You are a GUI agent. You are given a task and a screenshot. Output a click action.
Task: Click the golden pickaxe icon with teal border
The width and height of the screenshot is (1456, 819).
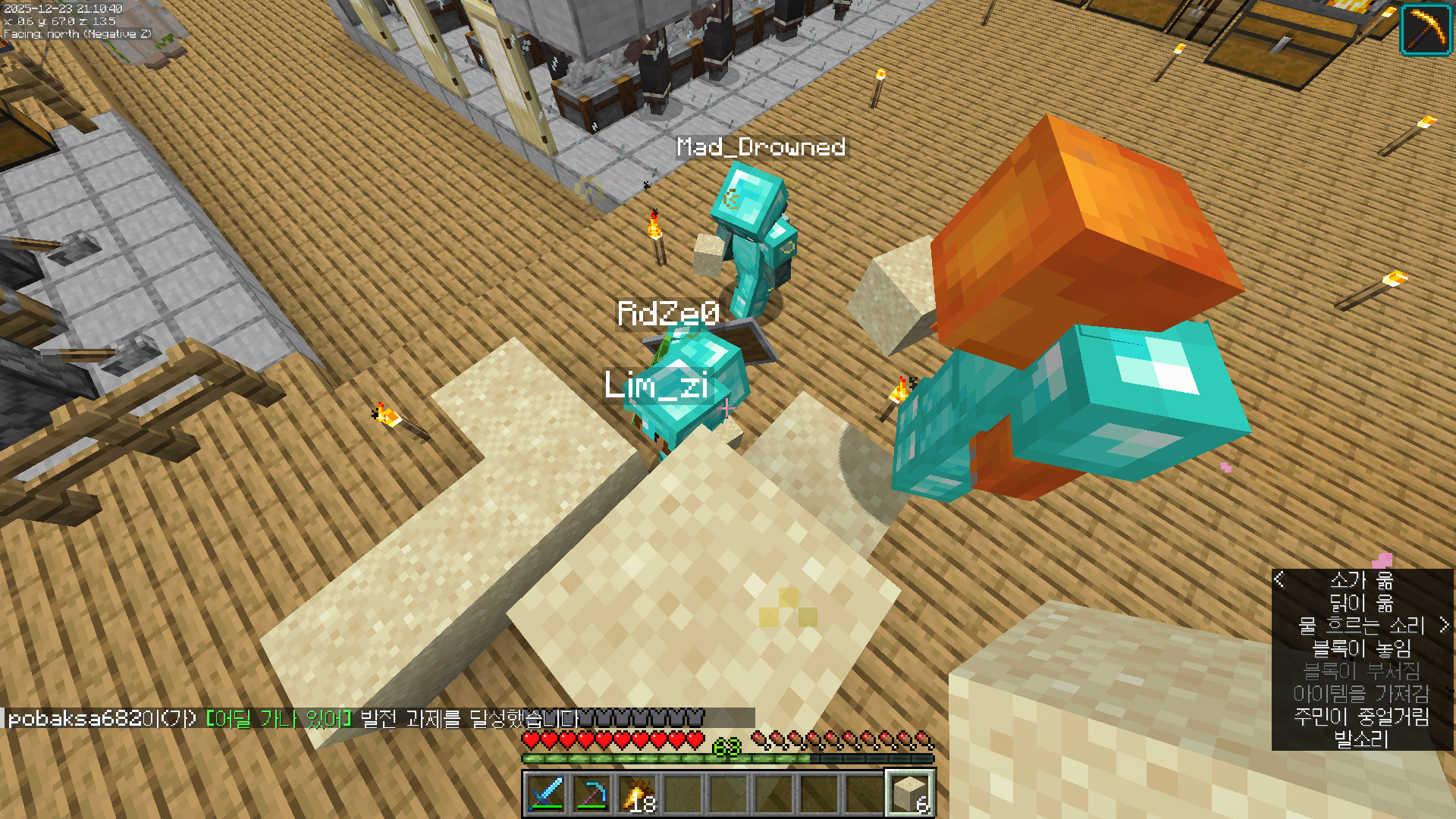click(x=1426, y=30)
